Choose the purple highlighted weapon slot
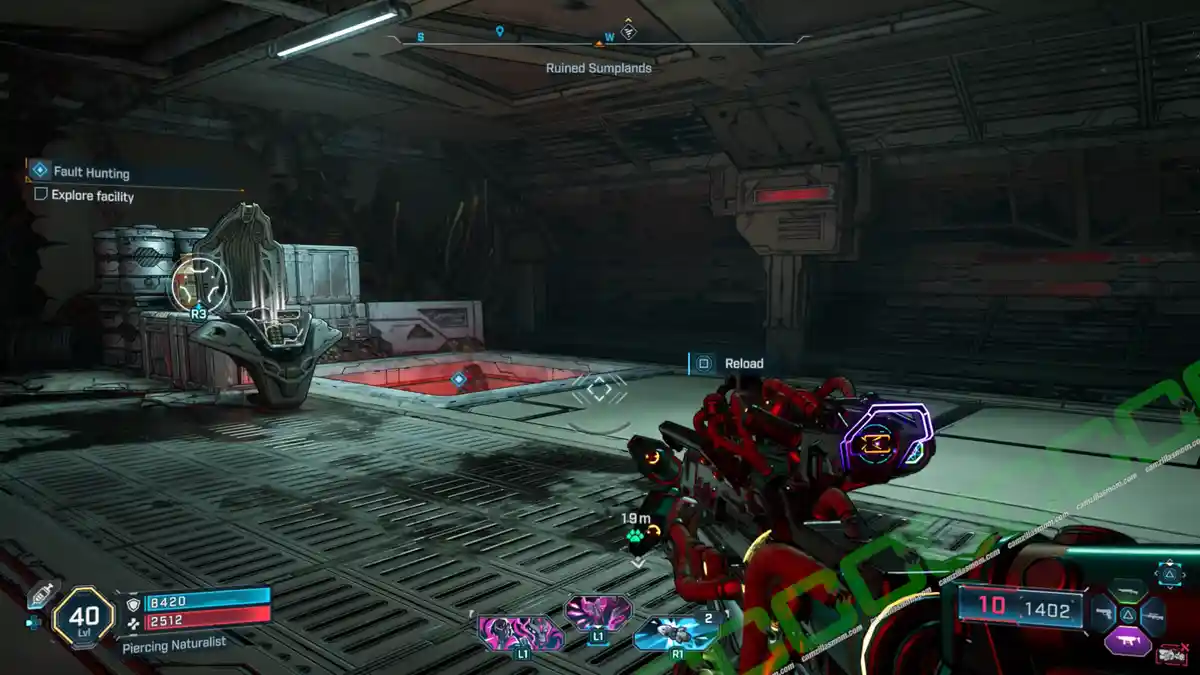Image resolution: width=1200 pixels, height=675 pixels. [x=1127, y=640]
